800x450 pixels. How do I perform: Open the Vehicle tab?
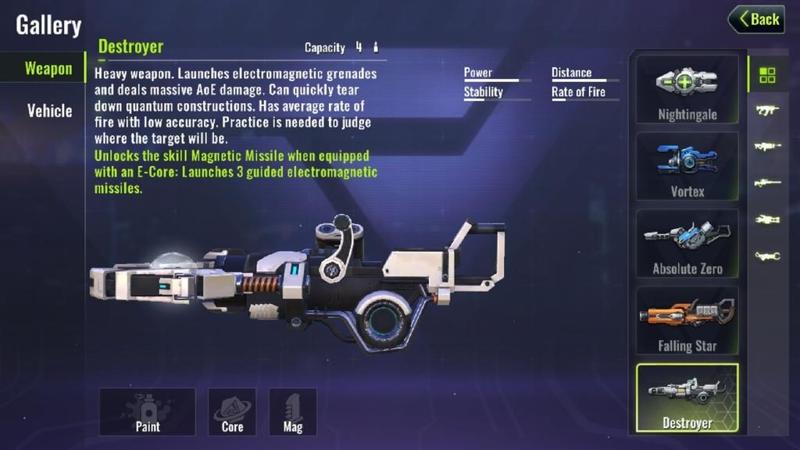click(x=49, y=111)
